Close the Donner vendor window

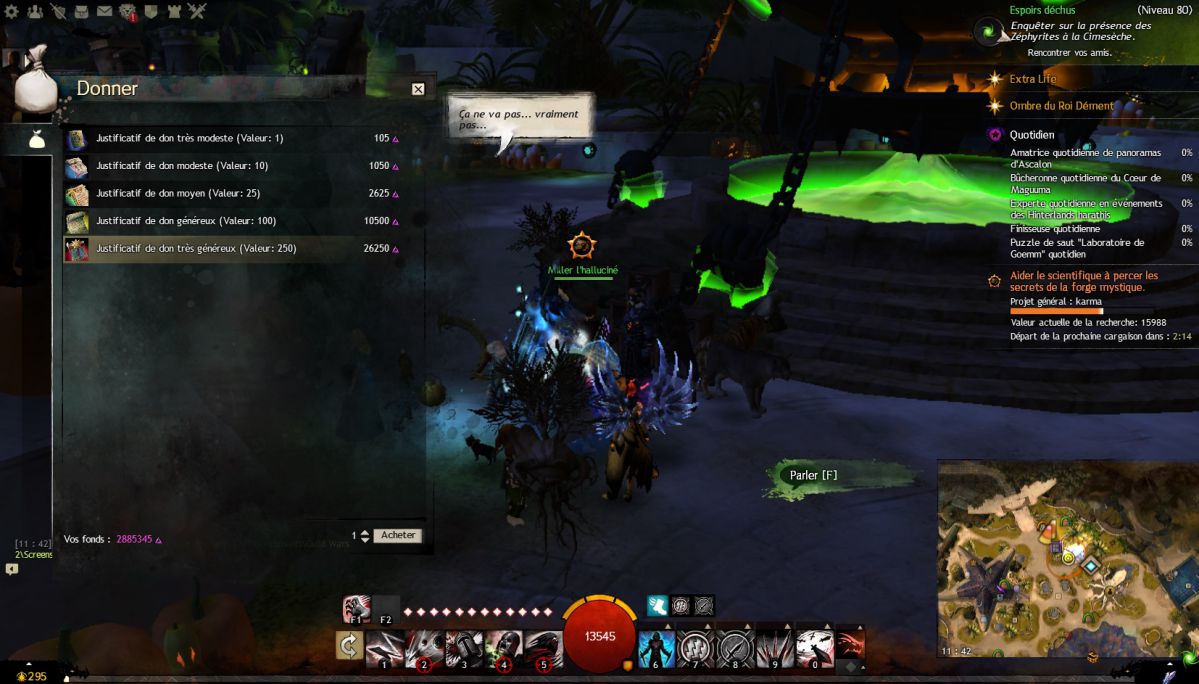(418, 89)
